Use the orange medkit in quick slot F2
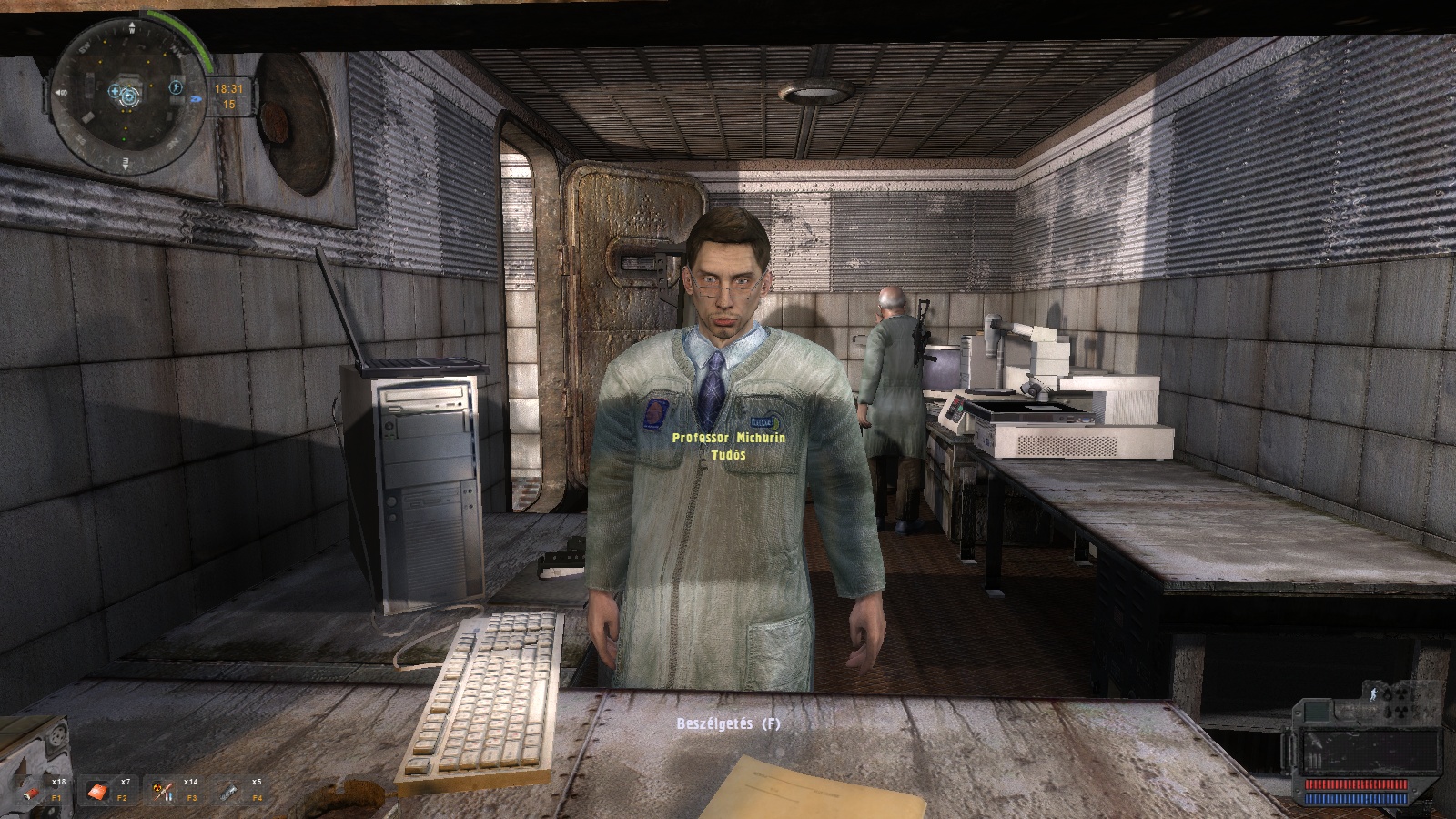The width and height of the screenshot is (1456, 819). click(97, 792)
